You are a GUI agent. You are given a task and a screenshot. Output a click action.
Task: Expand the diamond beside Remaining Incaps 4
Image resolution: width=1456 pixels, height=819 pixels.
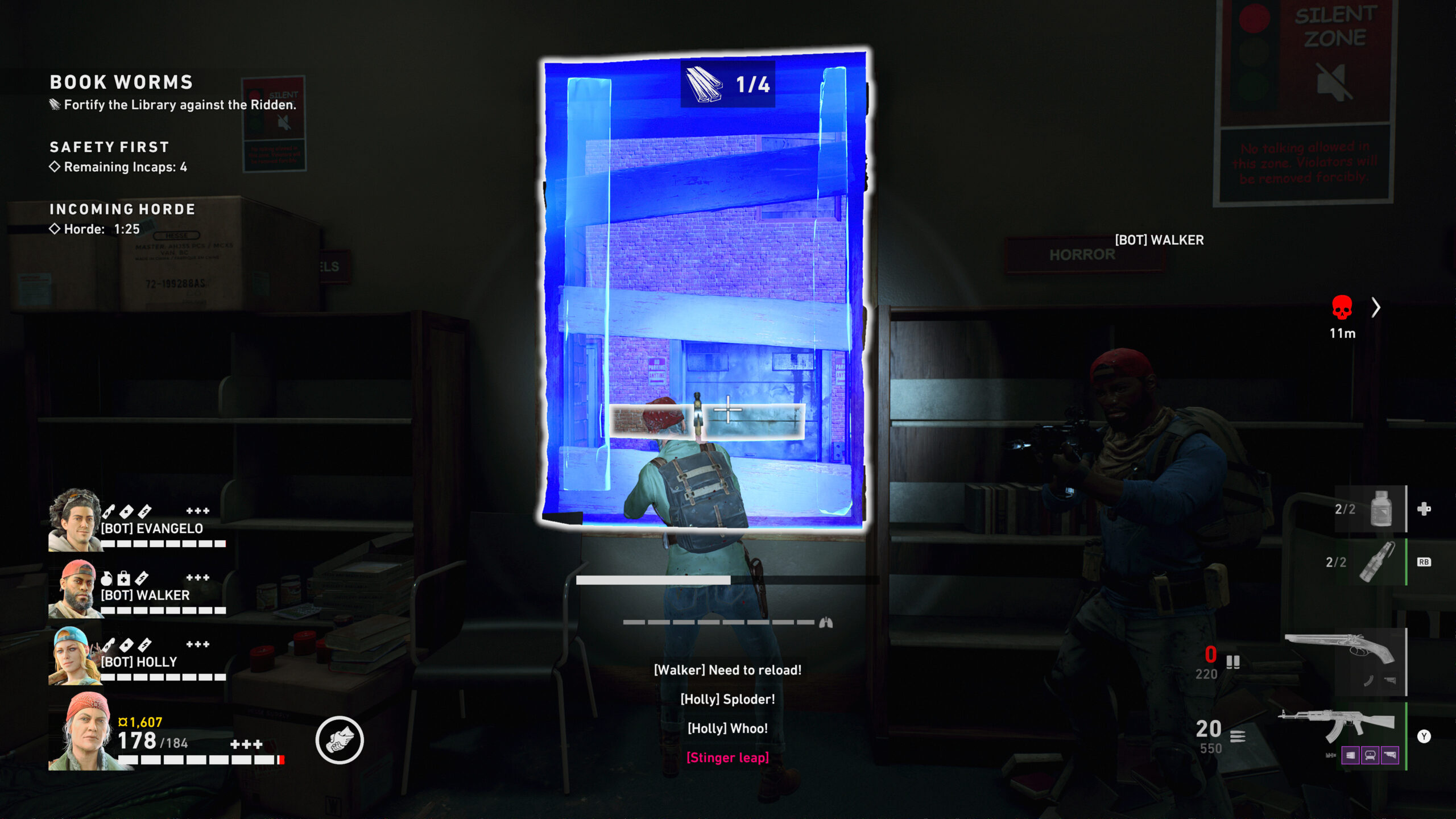[54, 167]
